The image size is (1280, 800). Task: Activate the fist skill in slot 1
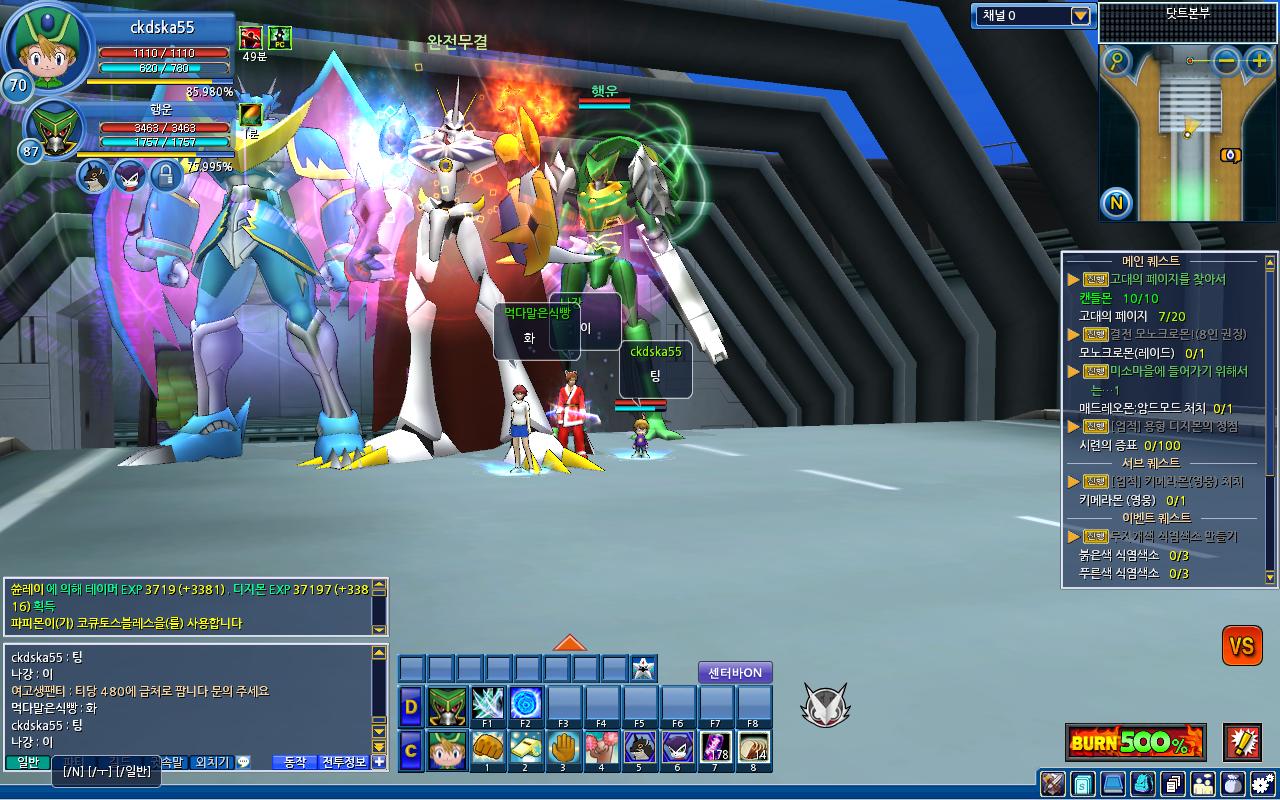coord(487,747)
